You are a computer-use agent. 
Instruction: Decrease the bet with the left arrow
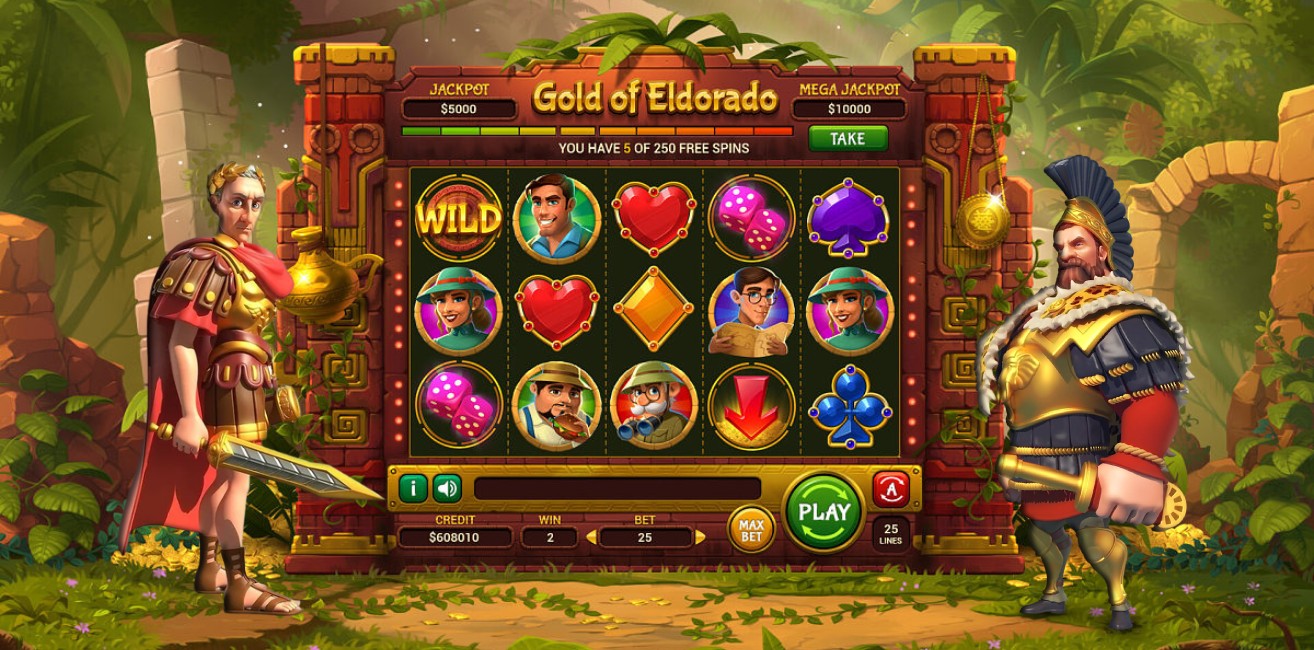point(591,538)
